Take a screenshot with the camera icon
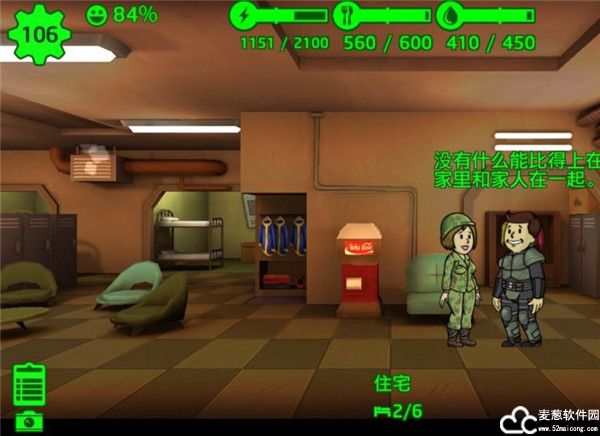Screen dimensions: 600x436 29,422
